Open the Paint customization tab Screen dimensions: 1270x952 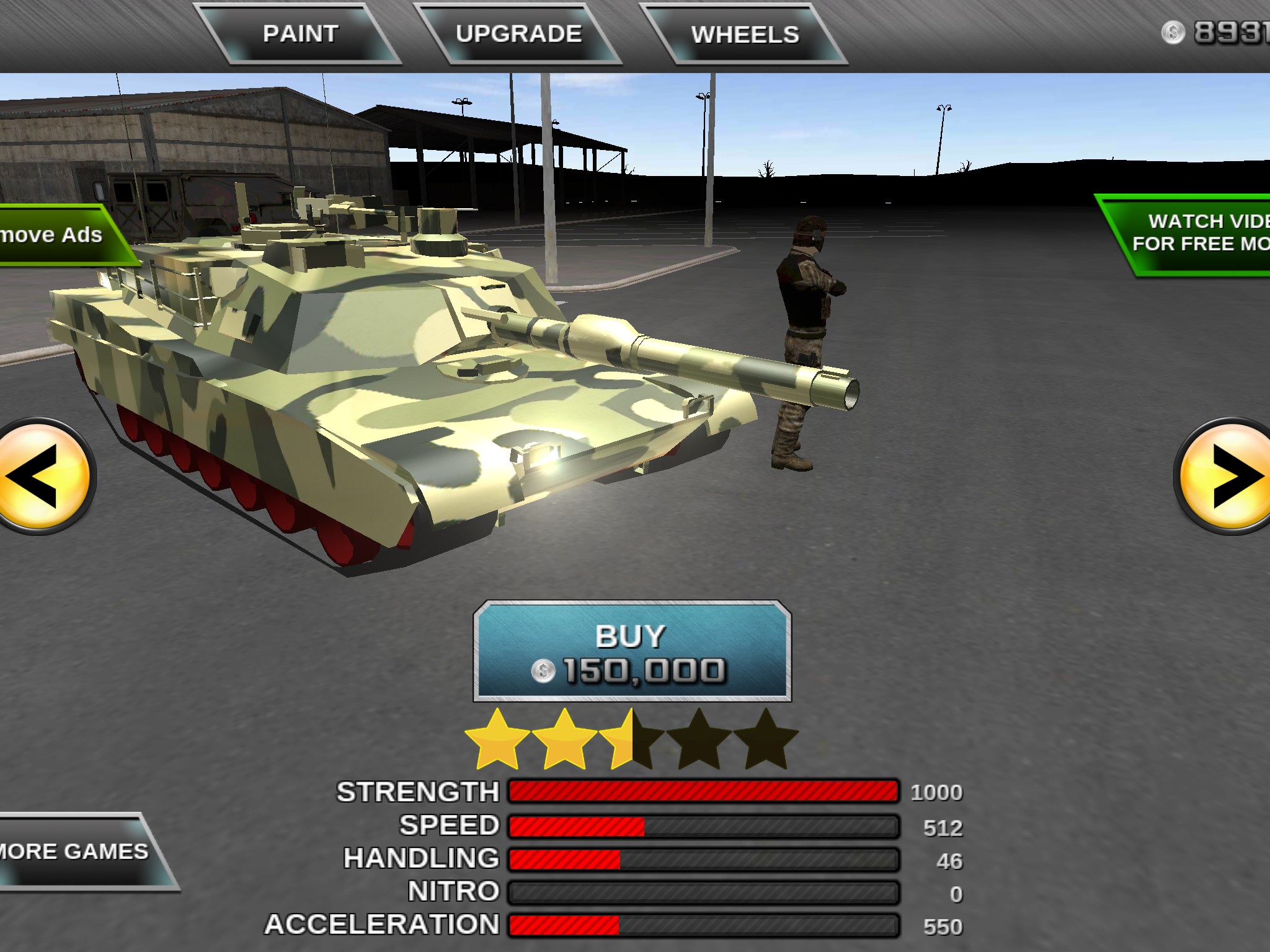[301, 34]
